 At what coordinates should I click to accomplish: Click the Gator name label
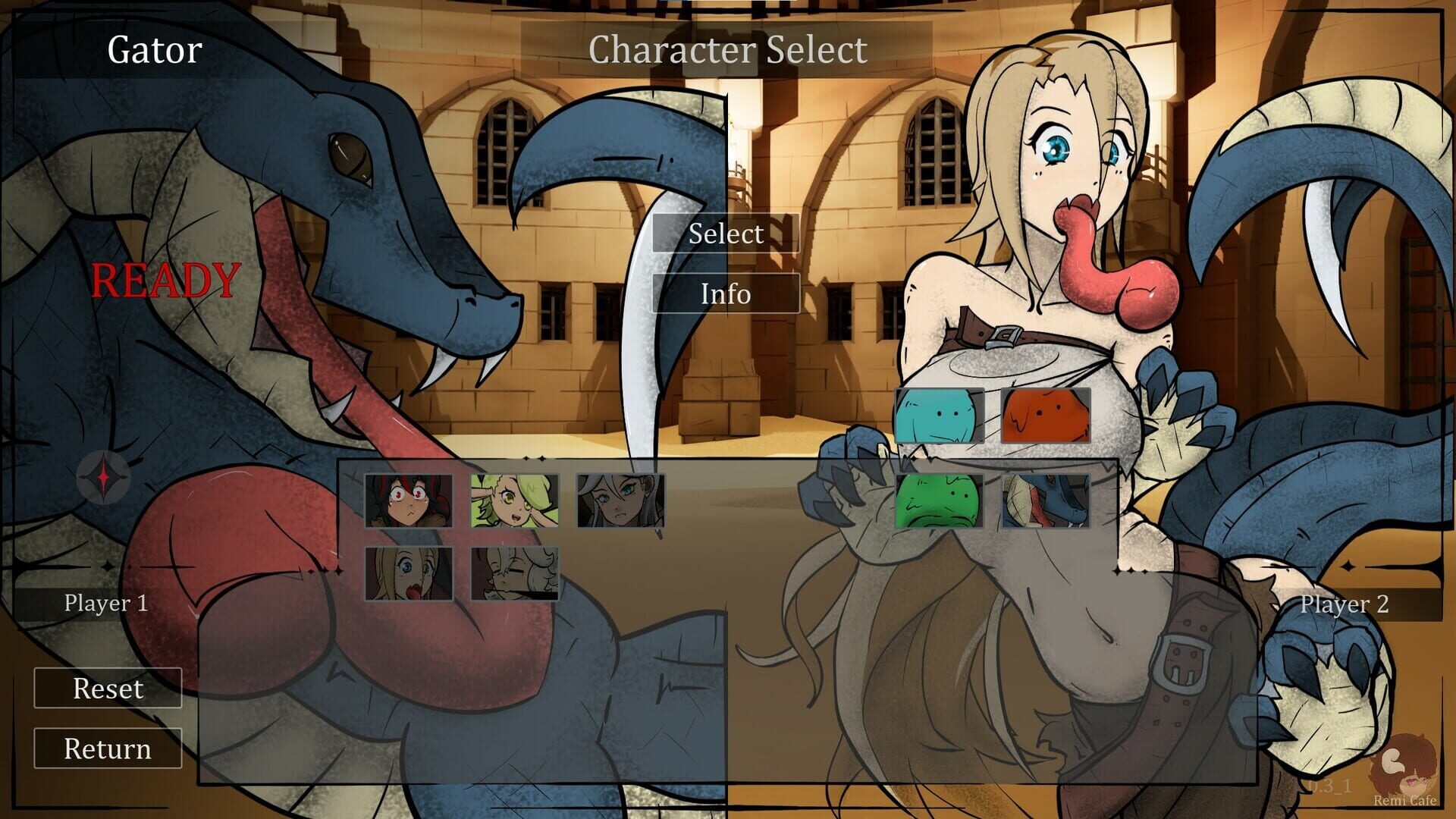153,50
